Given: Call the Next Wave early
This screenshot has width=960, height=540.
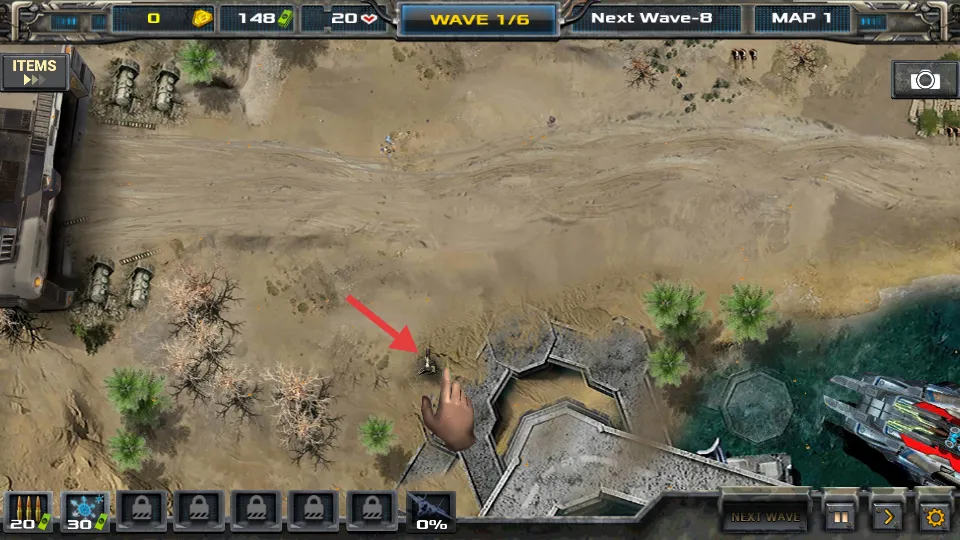Looking at the screenshot, I should (765, 516).
